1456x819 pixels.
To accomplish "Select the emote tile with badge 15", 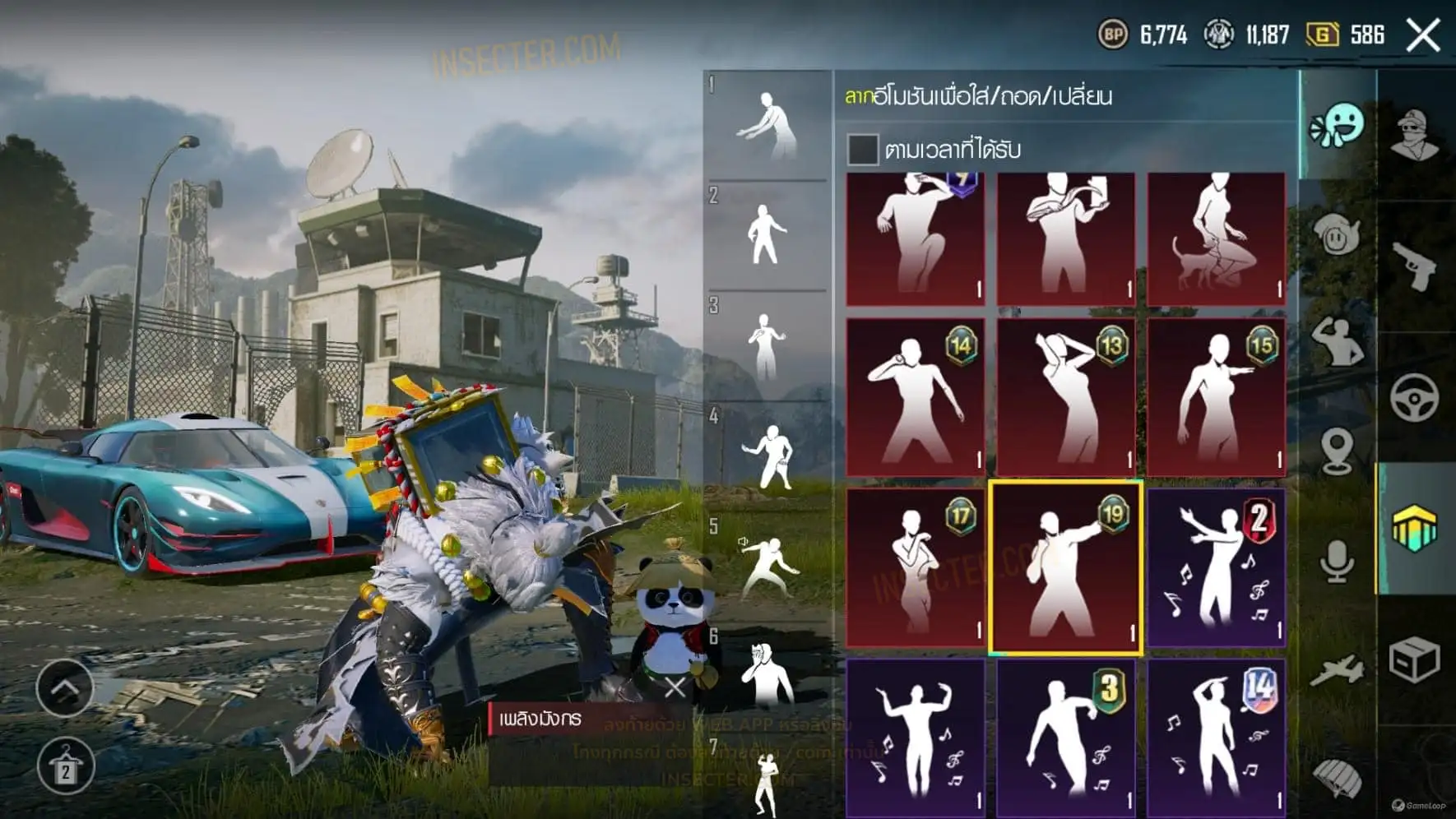I will coord(1216,396).
